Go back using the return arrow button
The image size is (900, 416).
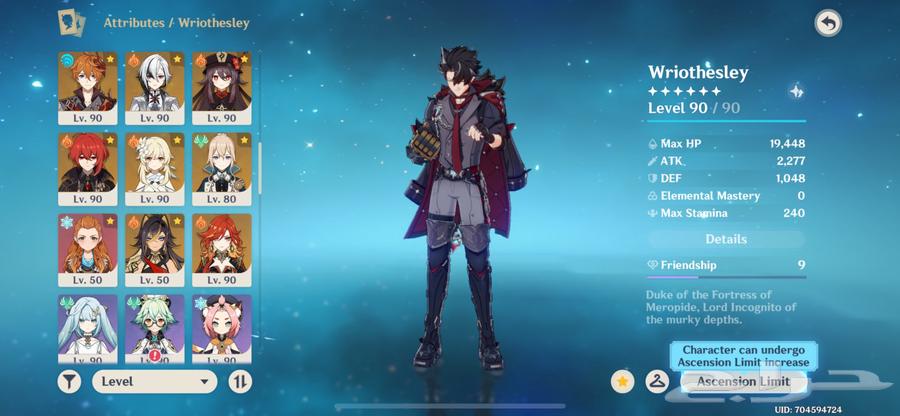point(828,24)
